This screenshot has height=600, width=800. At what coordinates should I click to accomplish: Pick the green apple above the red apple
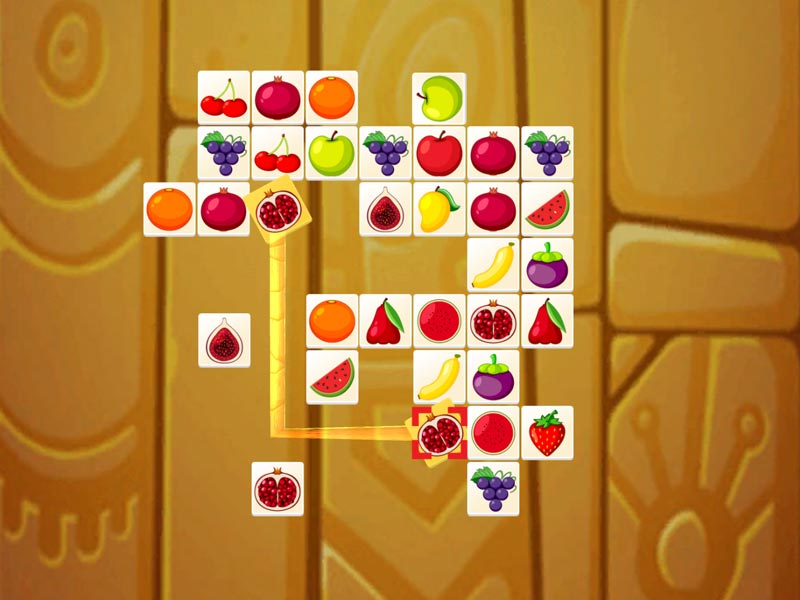(439, 98)
